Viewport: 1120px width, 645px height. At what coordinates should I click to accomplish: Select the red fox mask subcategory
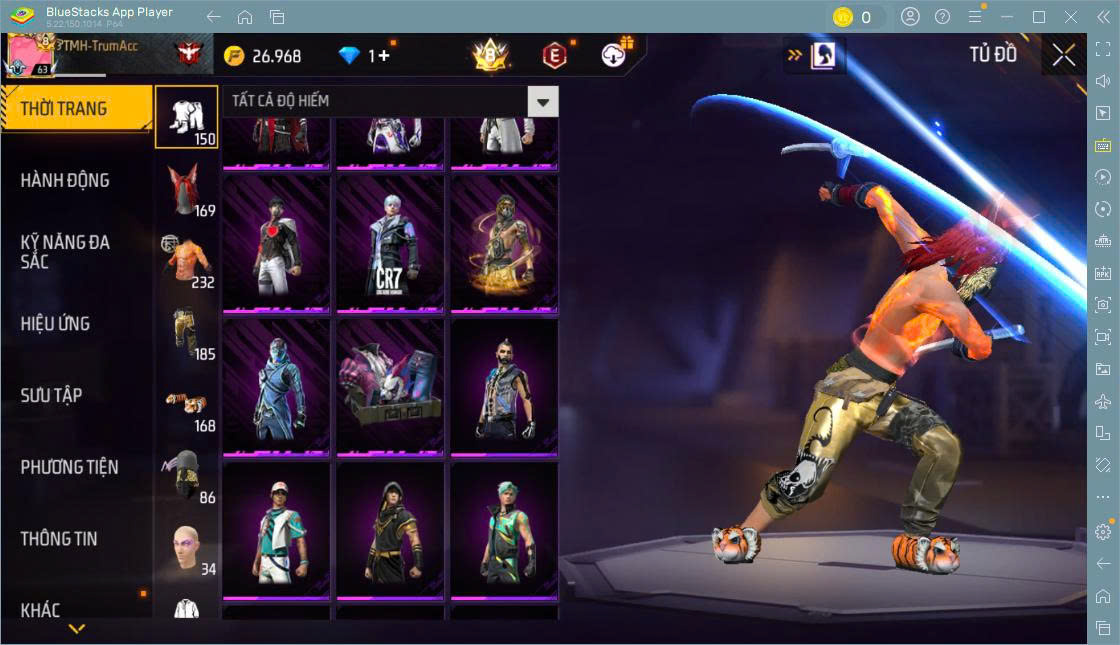tap(186, 190)
